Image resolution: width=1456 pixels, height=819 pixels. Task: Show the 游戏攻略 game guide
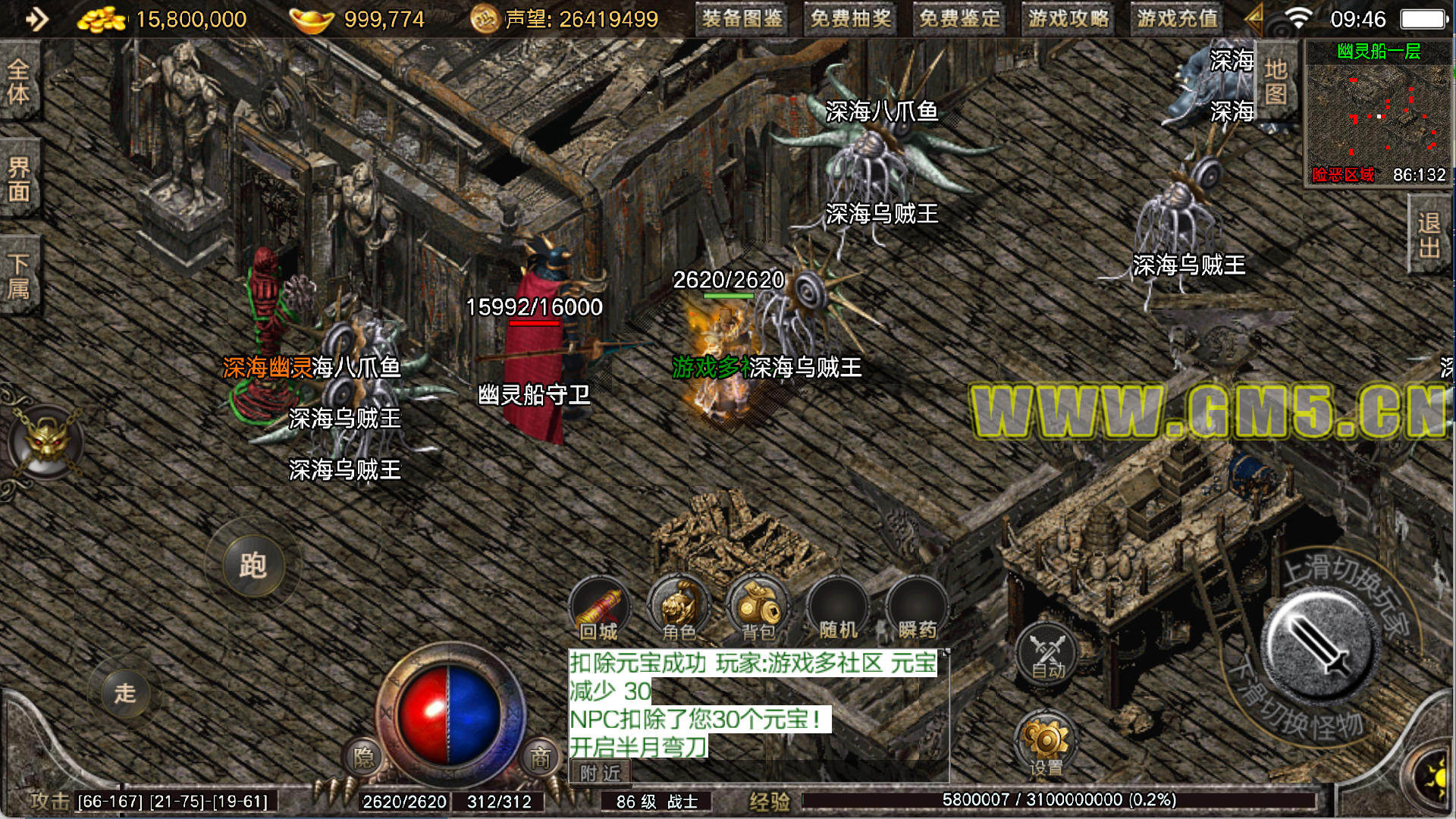(x=1068, y=19)
